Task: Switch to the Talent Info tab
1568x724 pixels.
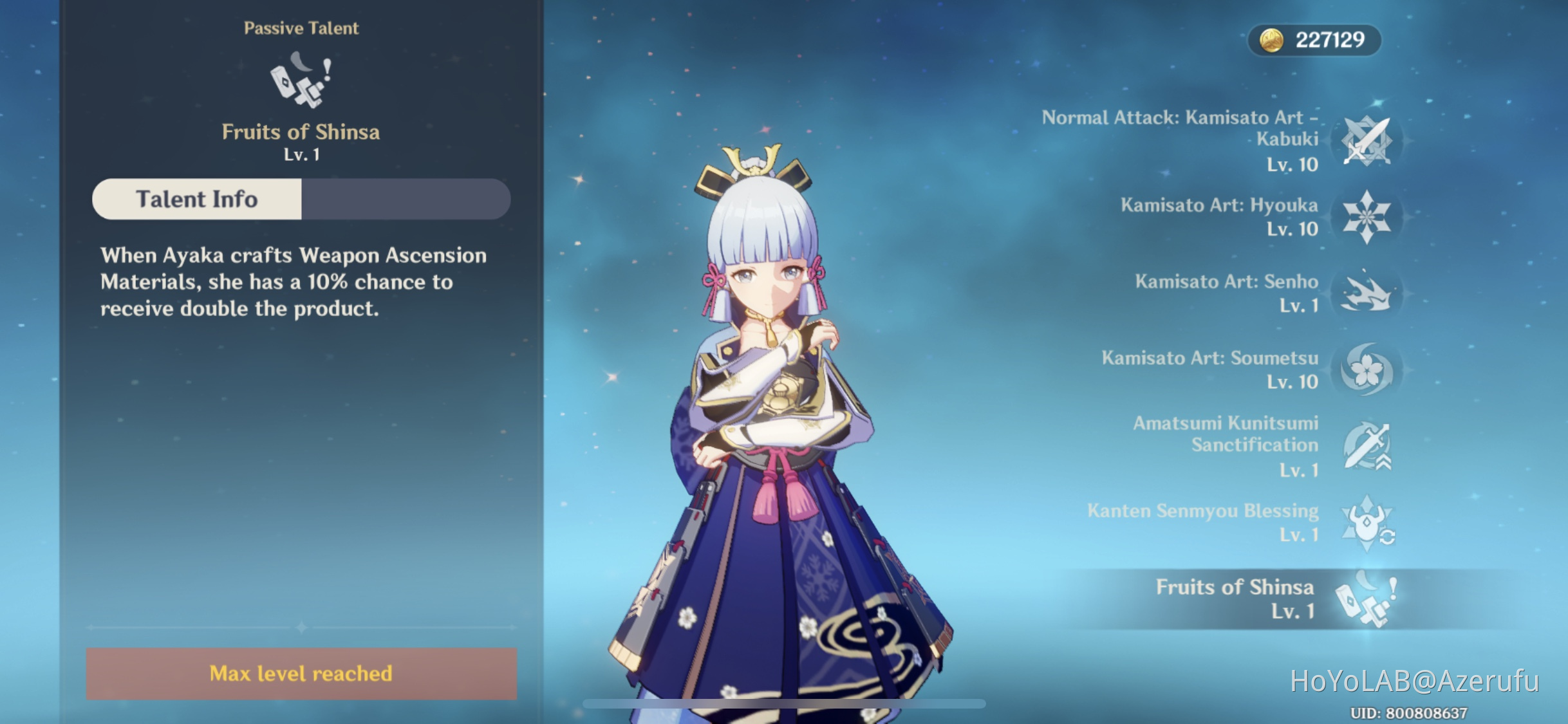Action: (x=196, y=199)
